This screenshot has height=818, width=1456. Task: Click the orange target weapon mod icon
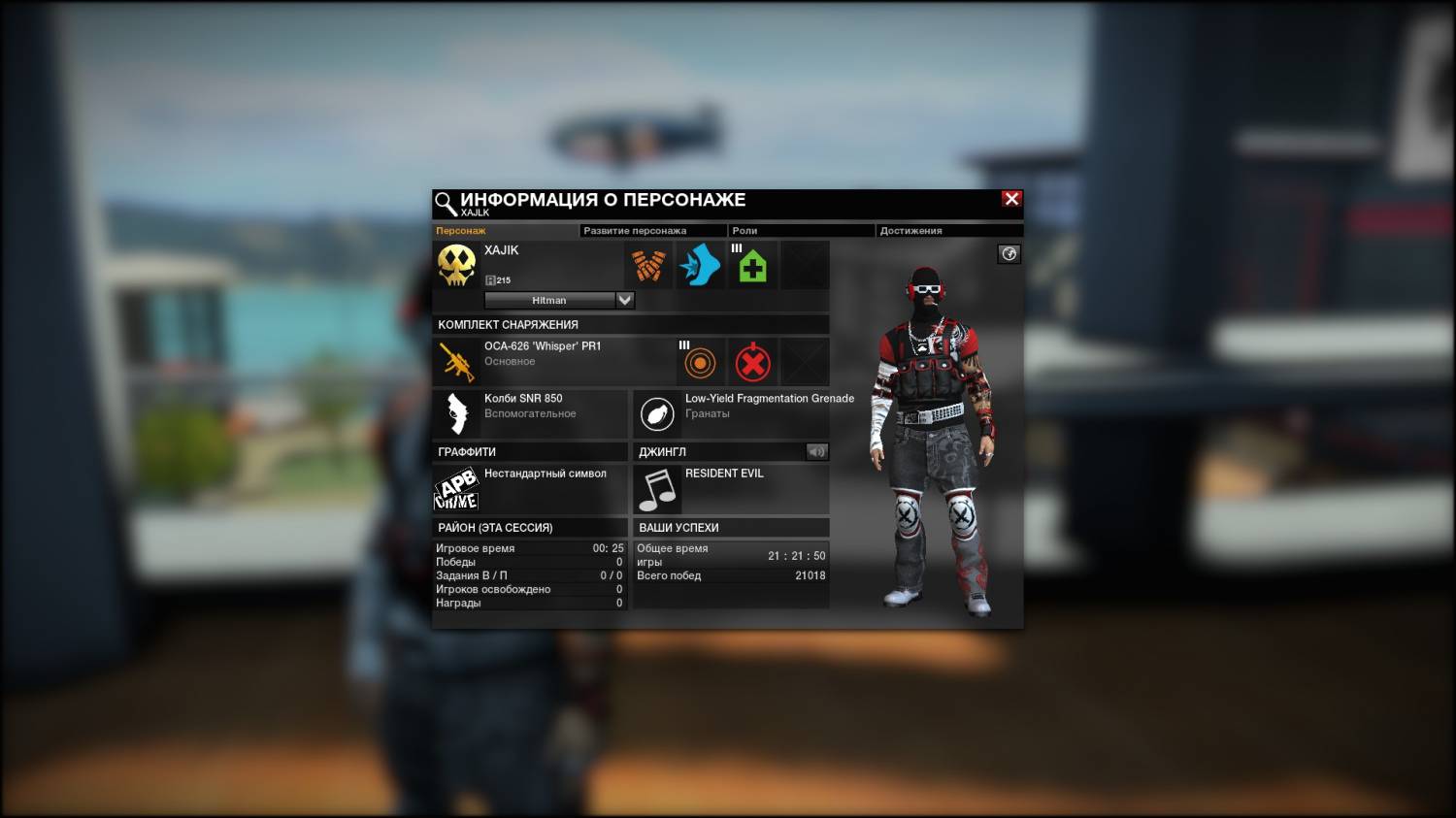point(700,363)
